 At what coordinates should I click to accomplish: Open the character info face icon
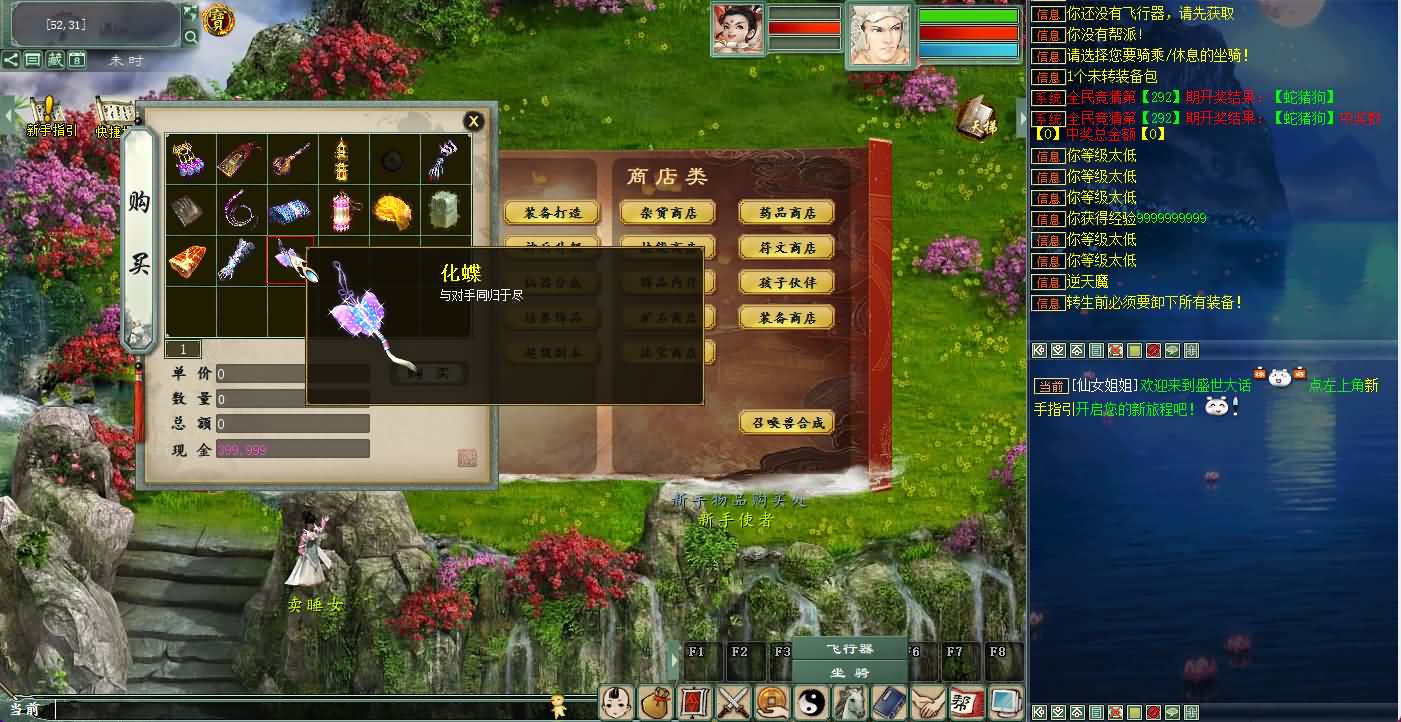pyautogui.click(x=617, y=703)
